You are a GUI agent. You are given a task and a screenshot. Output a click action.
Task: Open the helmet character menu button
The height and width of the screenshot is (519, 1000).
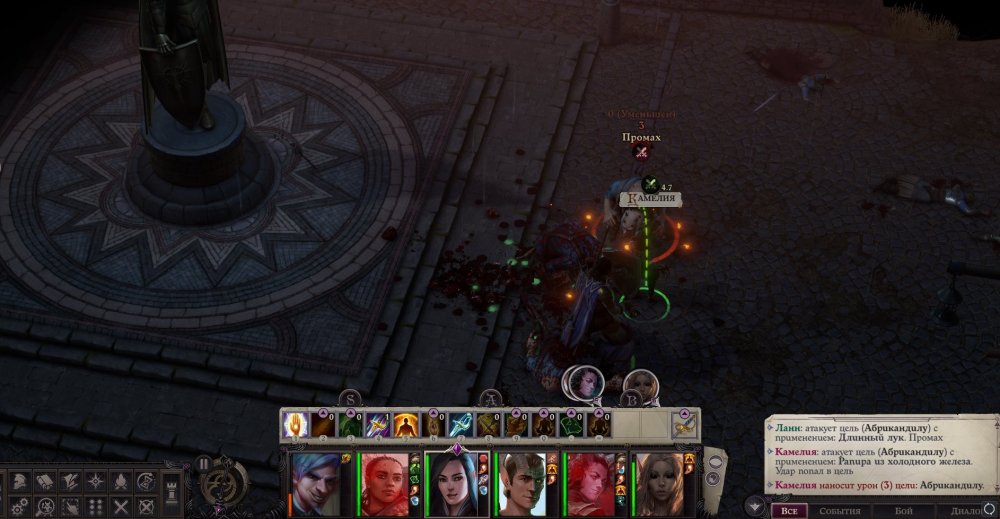[20, 481]
